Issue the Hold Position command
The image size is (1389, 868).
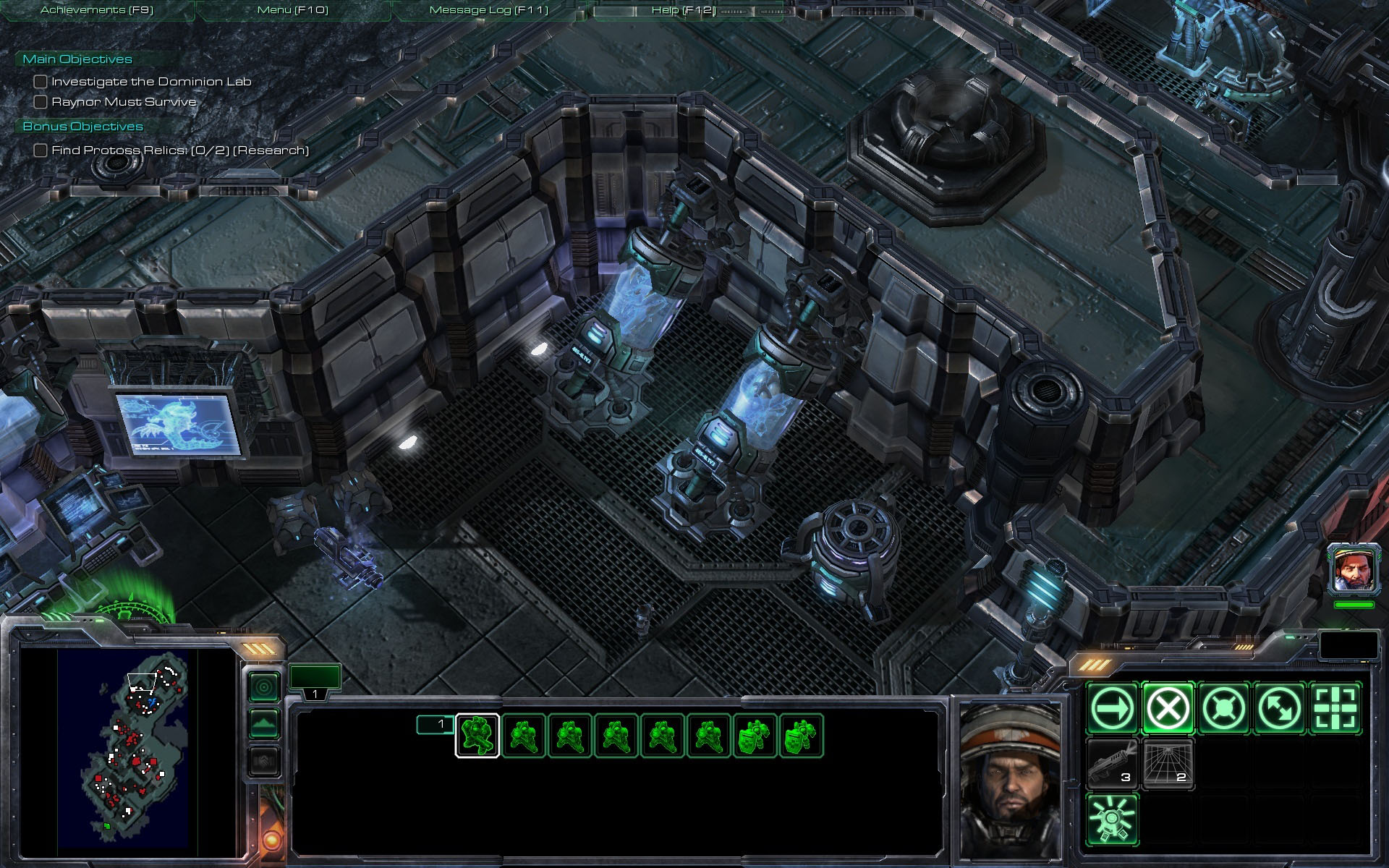click(1223, 708)
